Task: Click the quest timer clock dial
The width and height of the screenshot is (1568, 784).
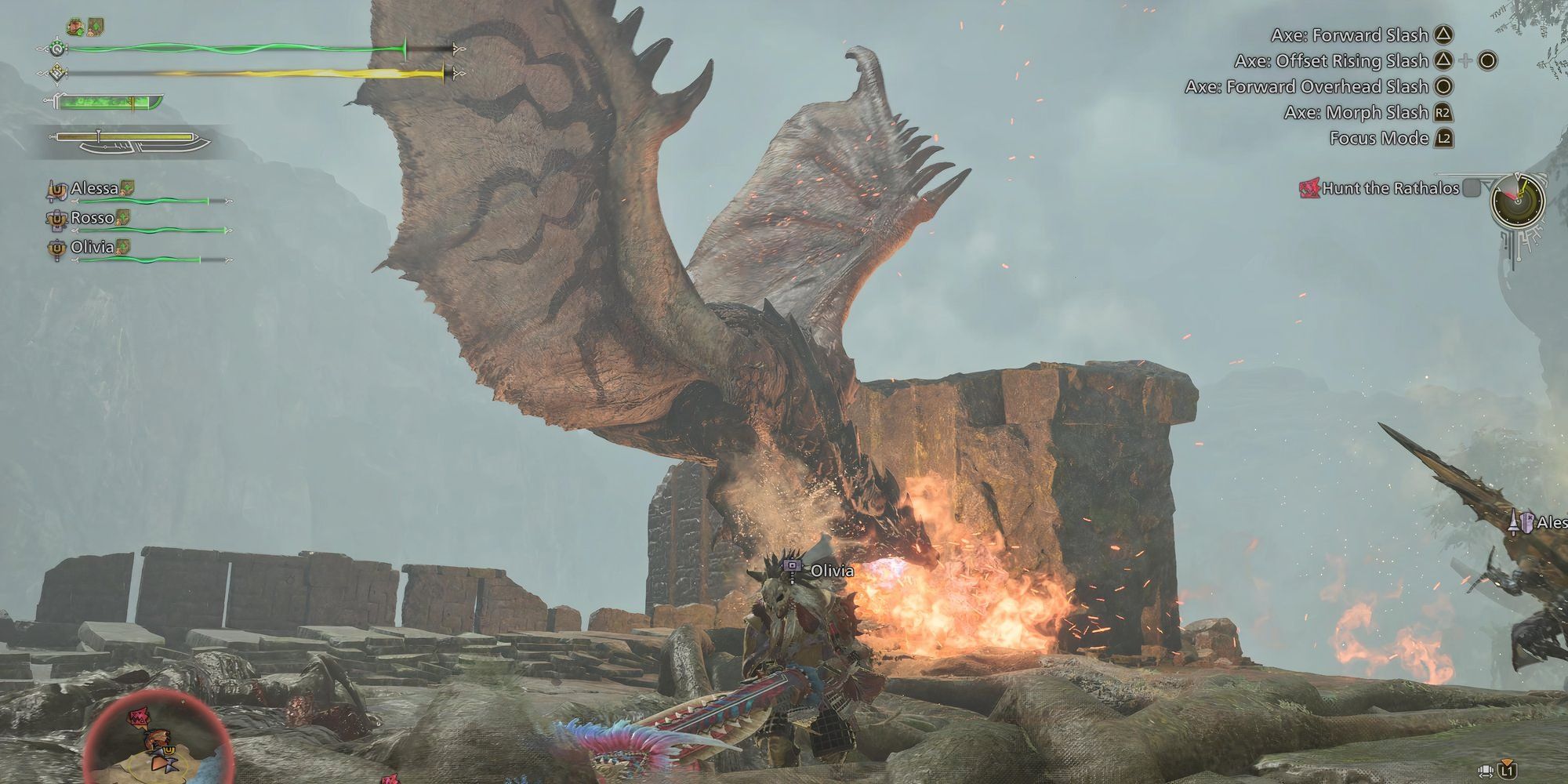Action: click(1519, 201)
